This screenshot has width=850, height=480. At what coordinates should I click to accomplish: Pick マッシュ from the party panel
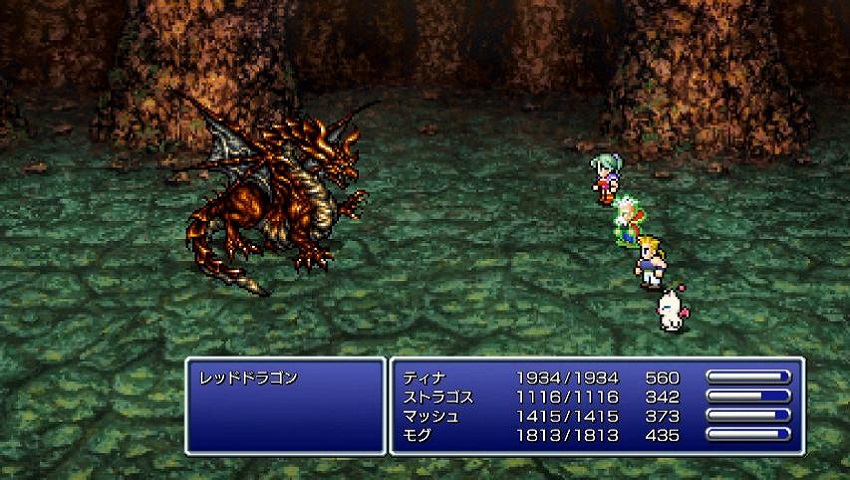point(431,416)
